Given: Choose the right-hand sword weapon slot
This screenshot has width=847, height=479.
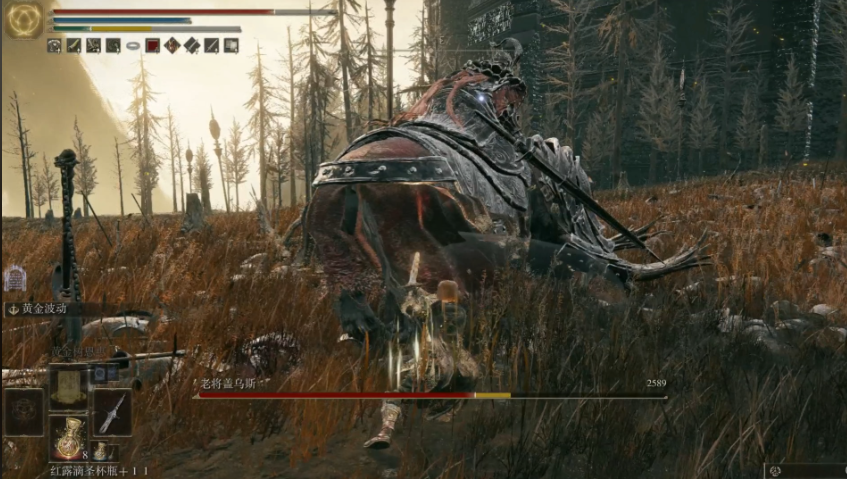Looking at the screenshot, I should tap(112, 411).
